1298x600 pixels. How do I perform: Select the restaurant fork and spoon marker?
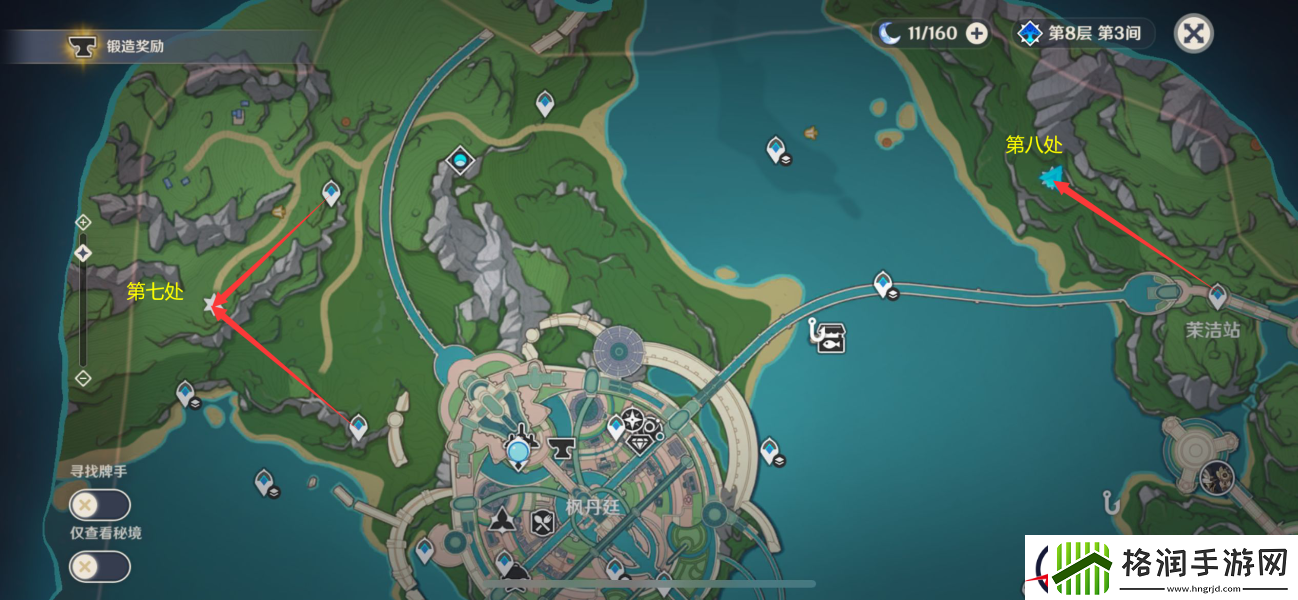point(542,520)
